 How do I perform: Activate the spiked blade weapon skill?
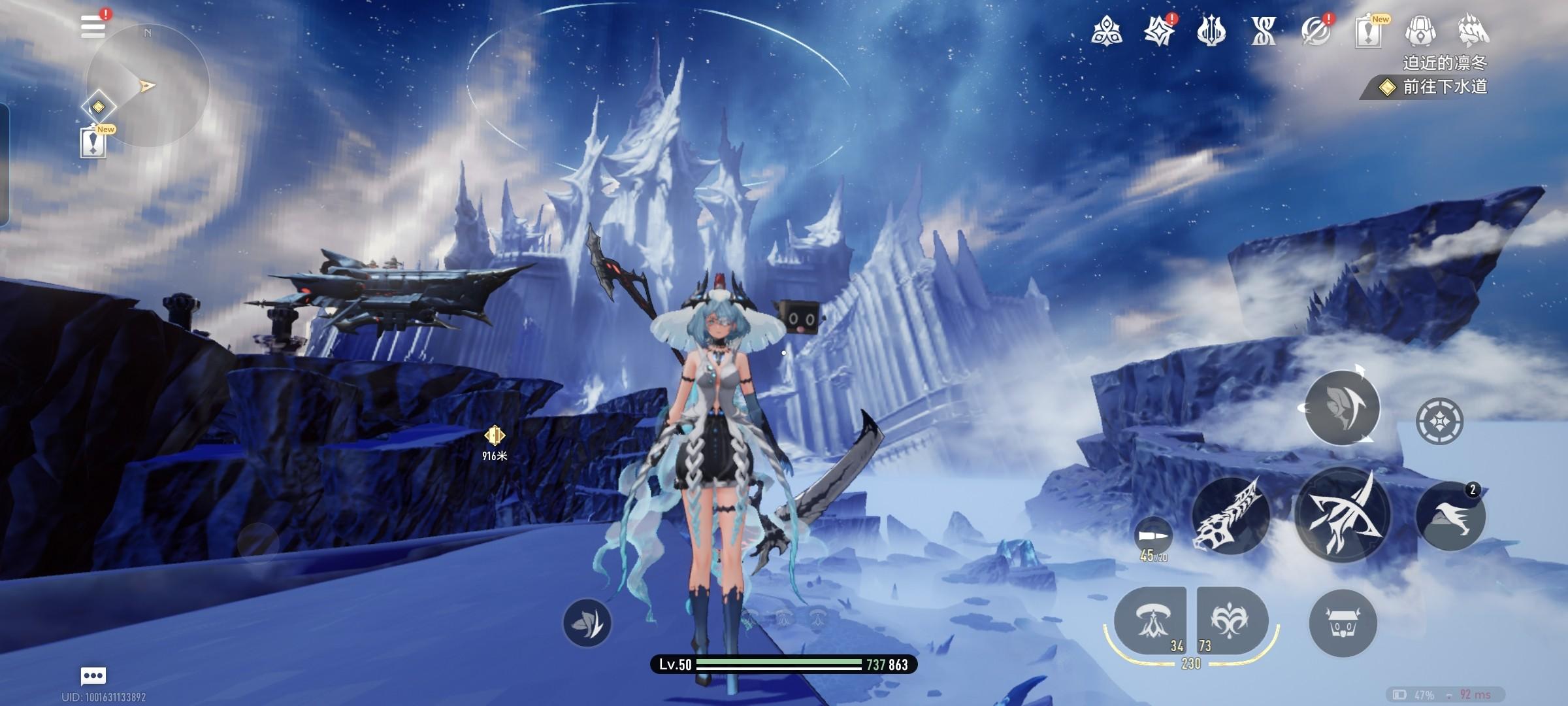point(1230,516)
